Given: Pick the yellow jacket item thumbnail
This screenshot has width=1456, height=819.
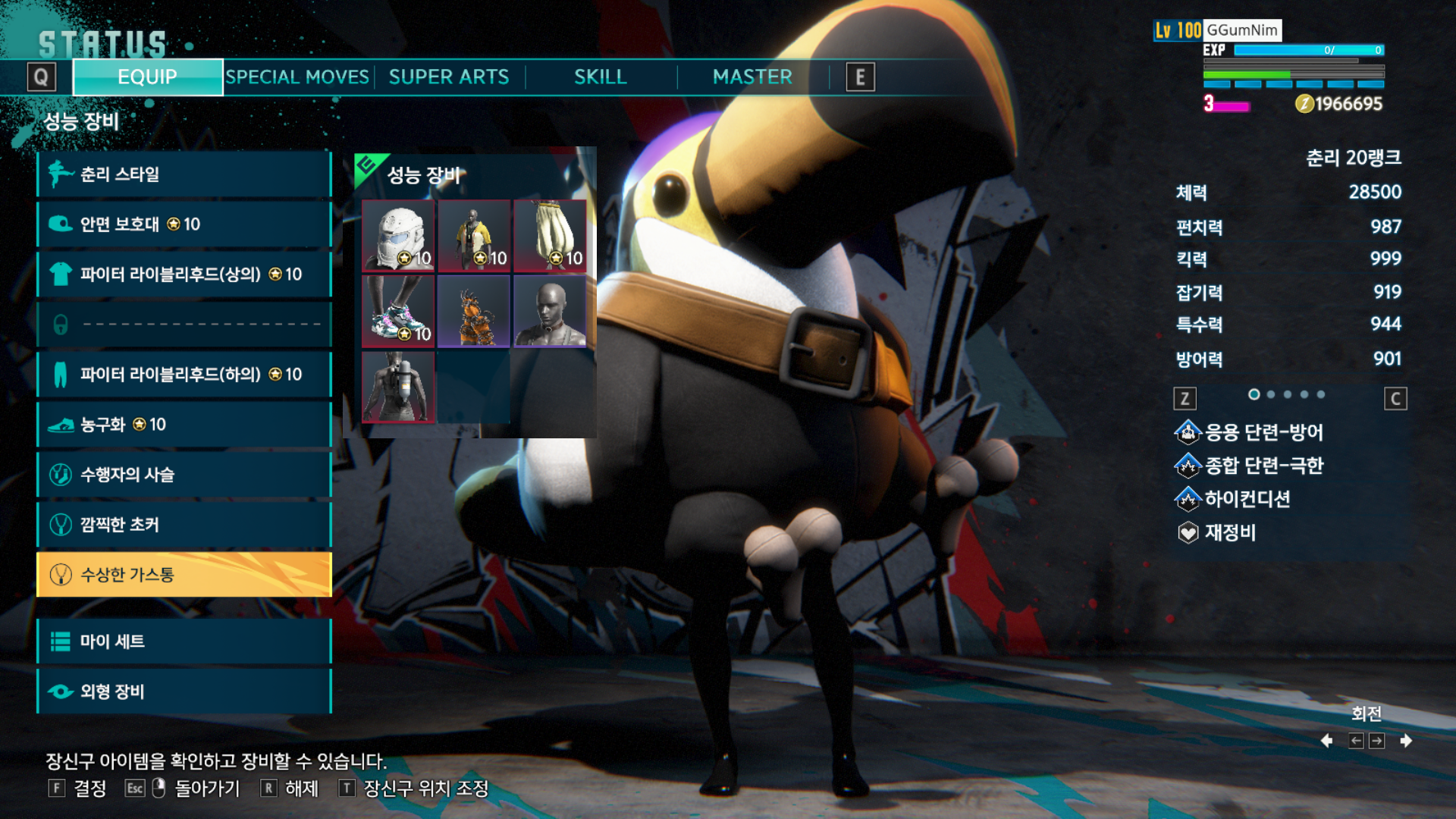Looking at the screenshot, I should coord(474,236).
